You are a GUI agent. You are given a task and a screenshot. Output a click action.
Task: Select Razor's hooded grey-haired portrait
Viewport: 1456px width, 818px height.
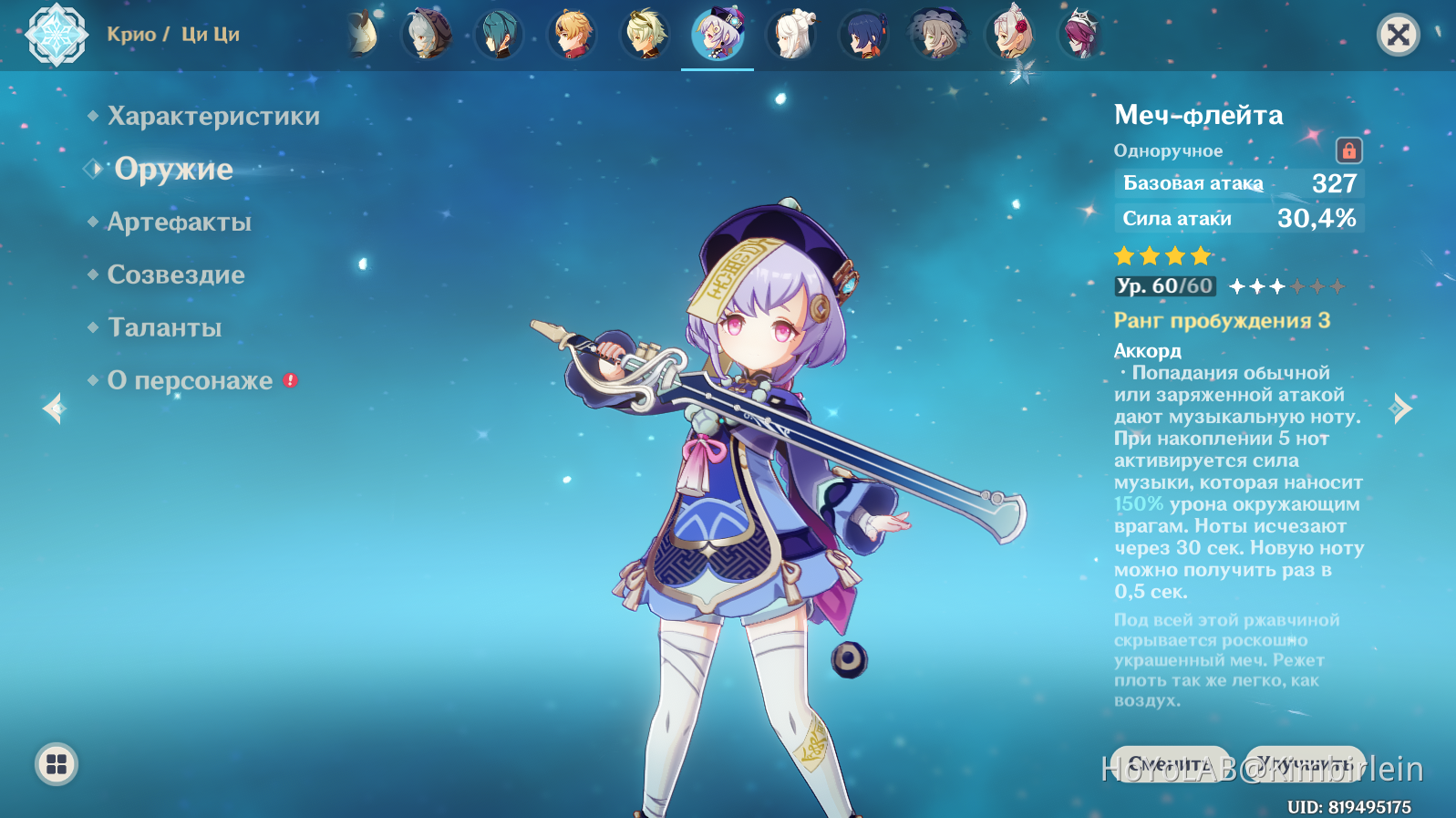427,35
